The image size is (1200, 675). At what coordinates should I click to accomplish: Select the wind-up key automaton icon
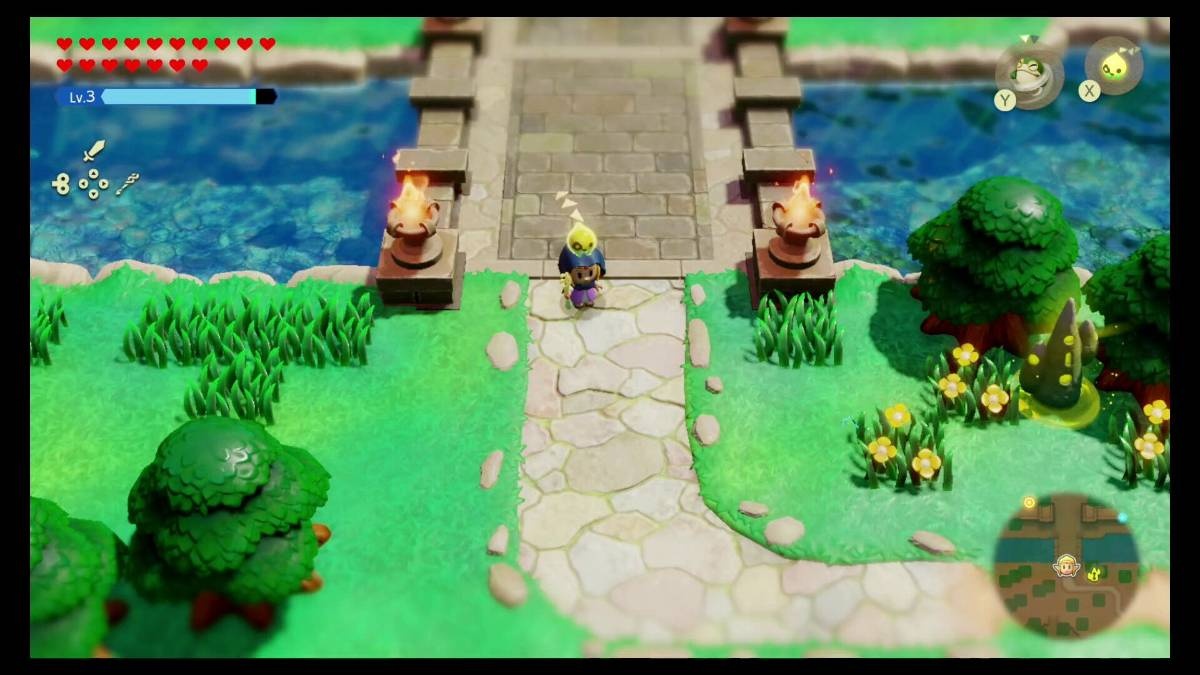[x=62, y=183]
